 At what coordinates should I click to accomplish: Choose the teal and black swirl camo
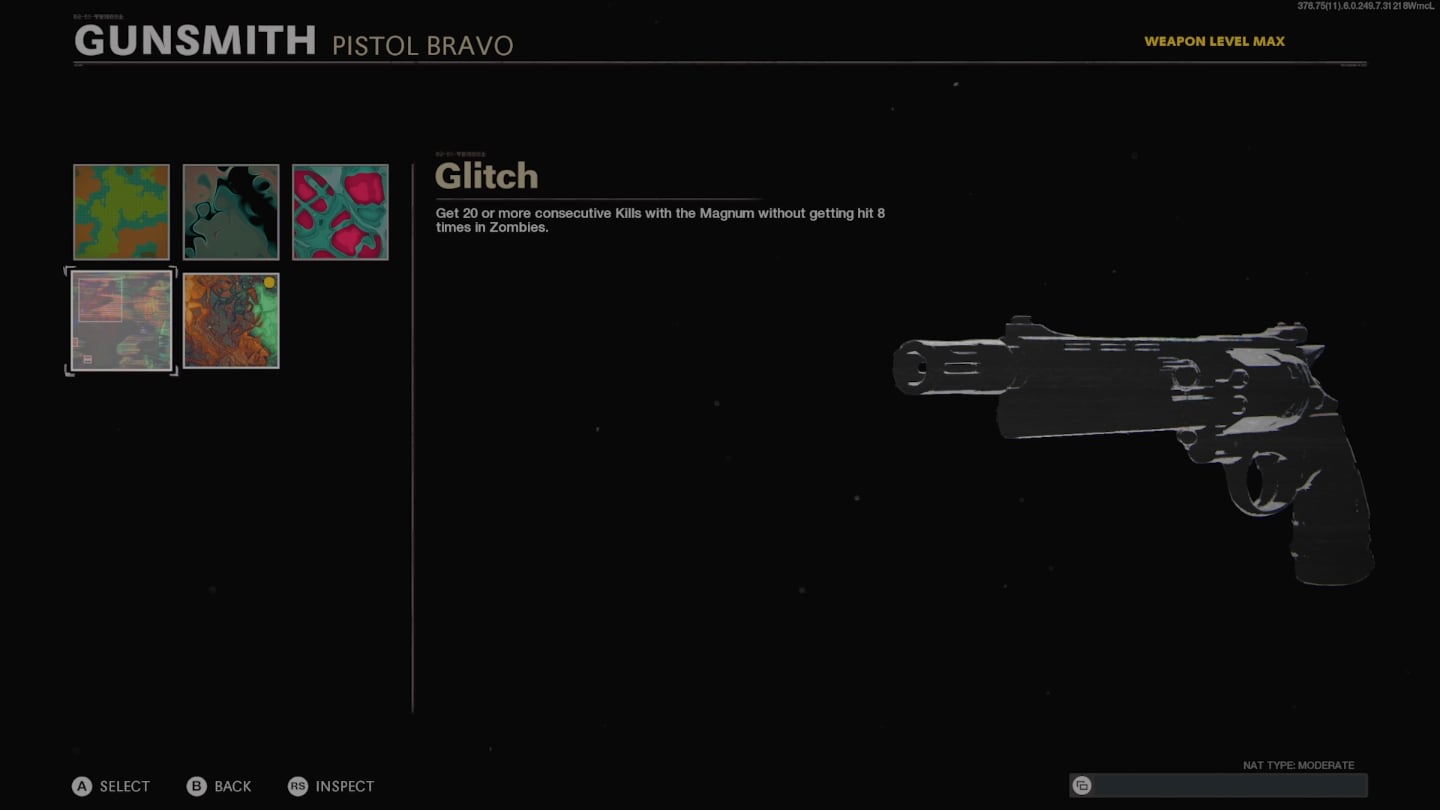231,212
